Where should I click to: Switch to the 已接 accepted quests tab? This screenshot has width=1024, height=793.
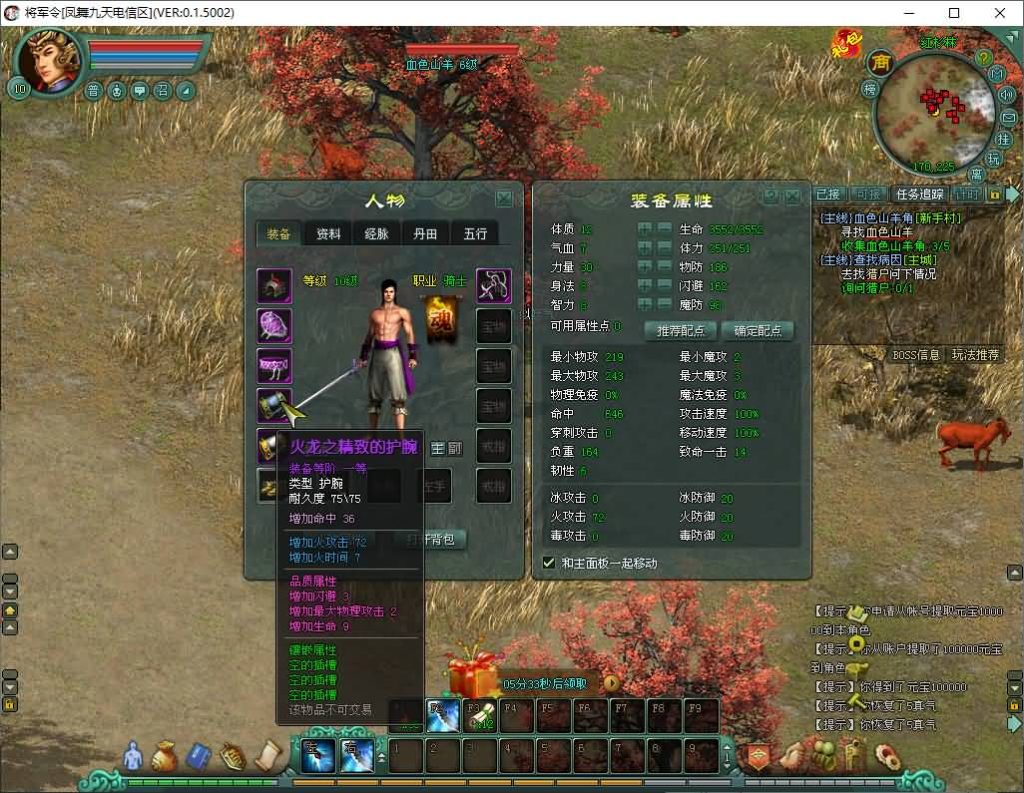tap(828, 194)
